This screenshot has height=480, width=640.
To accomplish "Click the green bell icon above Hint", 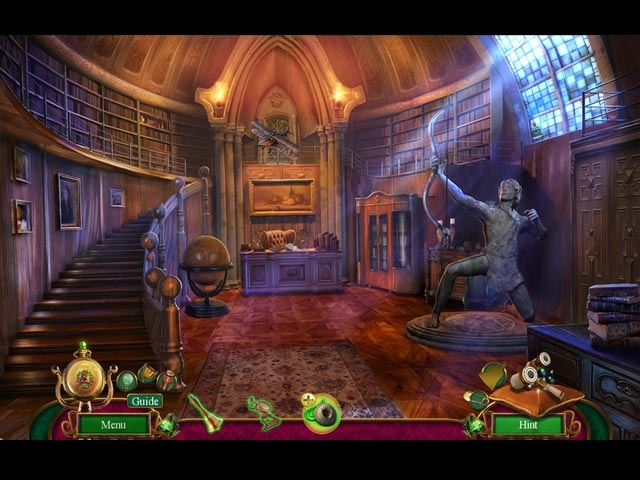I will coord(493,375).
